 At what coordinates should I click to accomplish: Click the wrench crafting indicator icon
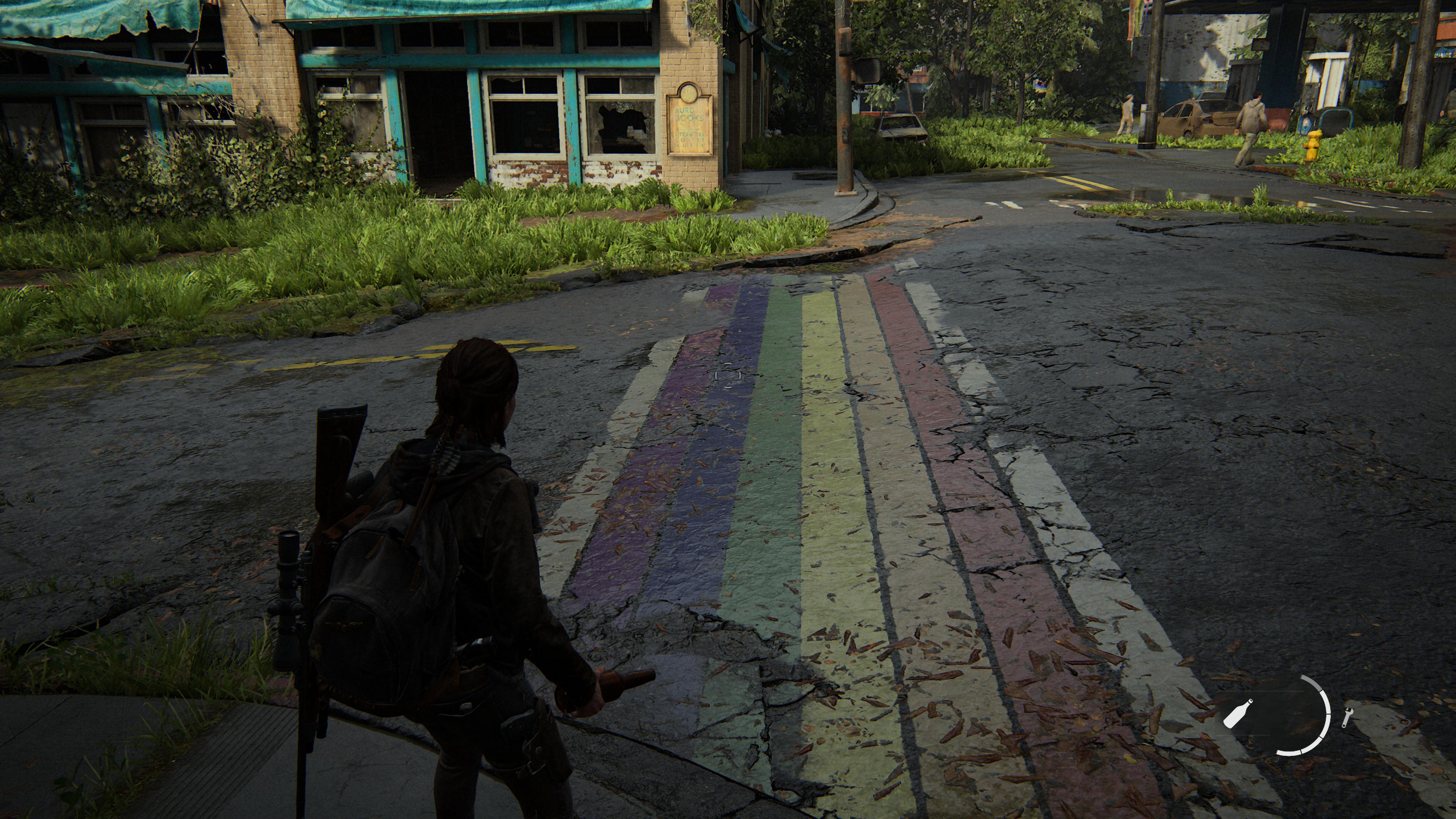click(x=1347, y=717)
